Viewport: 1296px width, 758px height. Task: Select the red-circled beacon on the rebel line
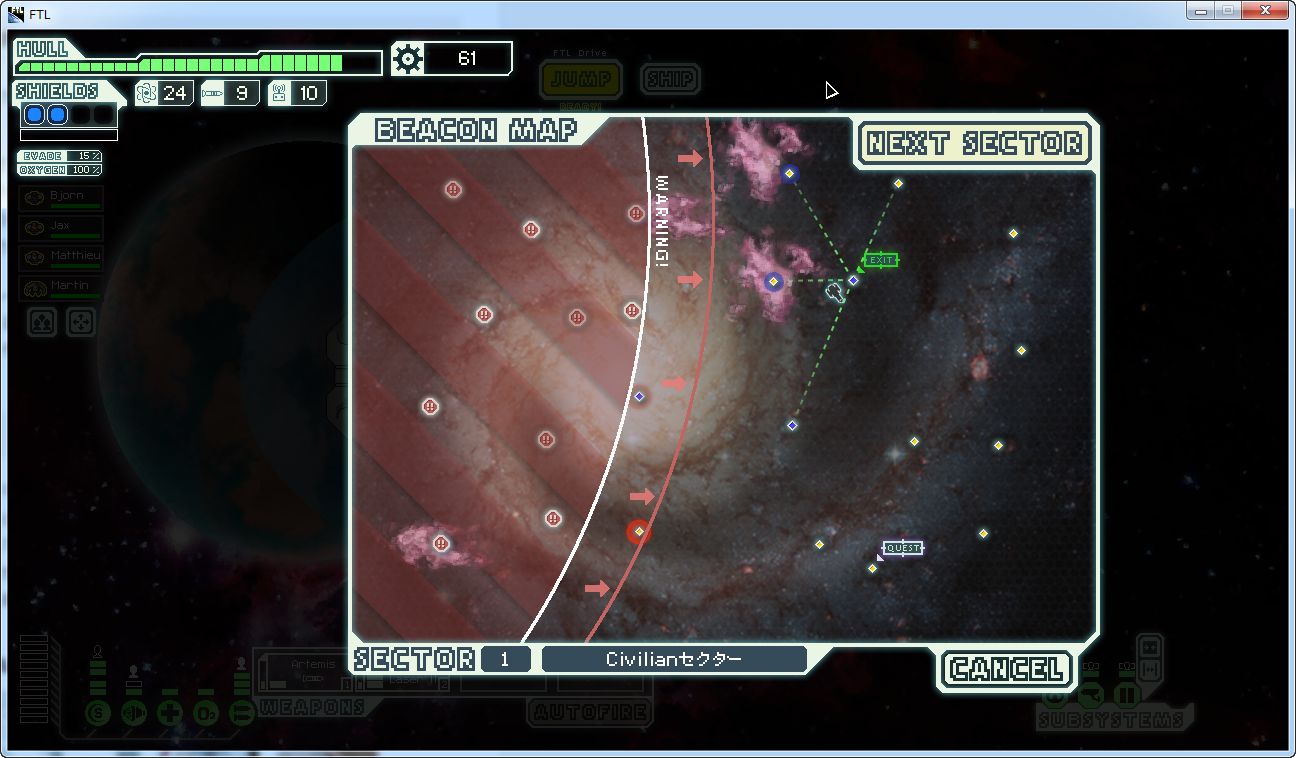click(639, 532)
